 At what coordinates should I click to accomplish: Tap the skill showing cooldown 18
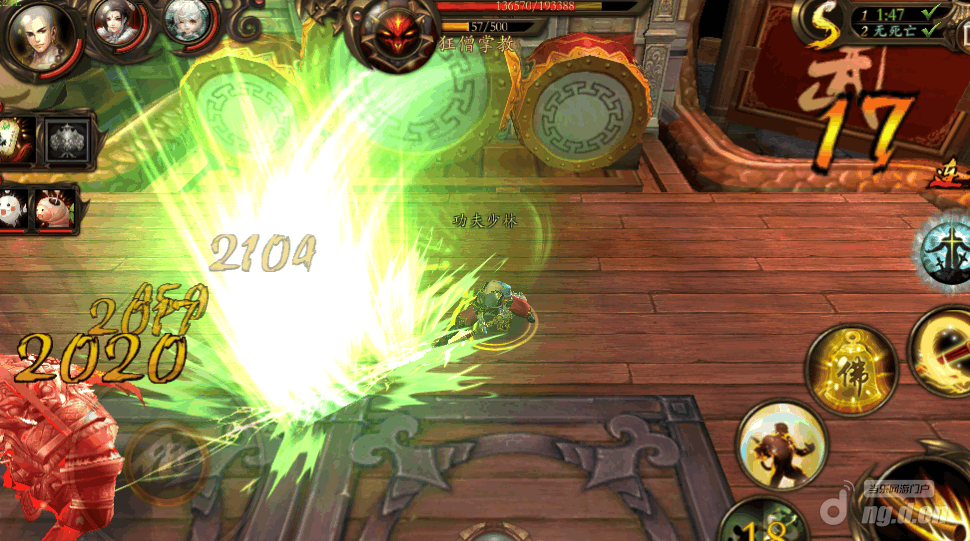pyautogui.click(x=767, y=522)
